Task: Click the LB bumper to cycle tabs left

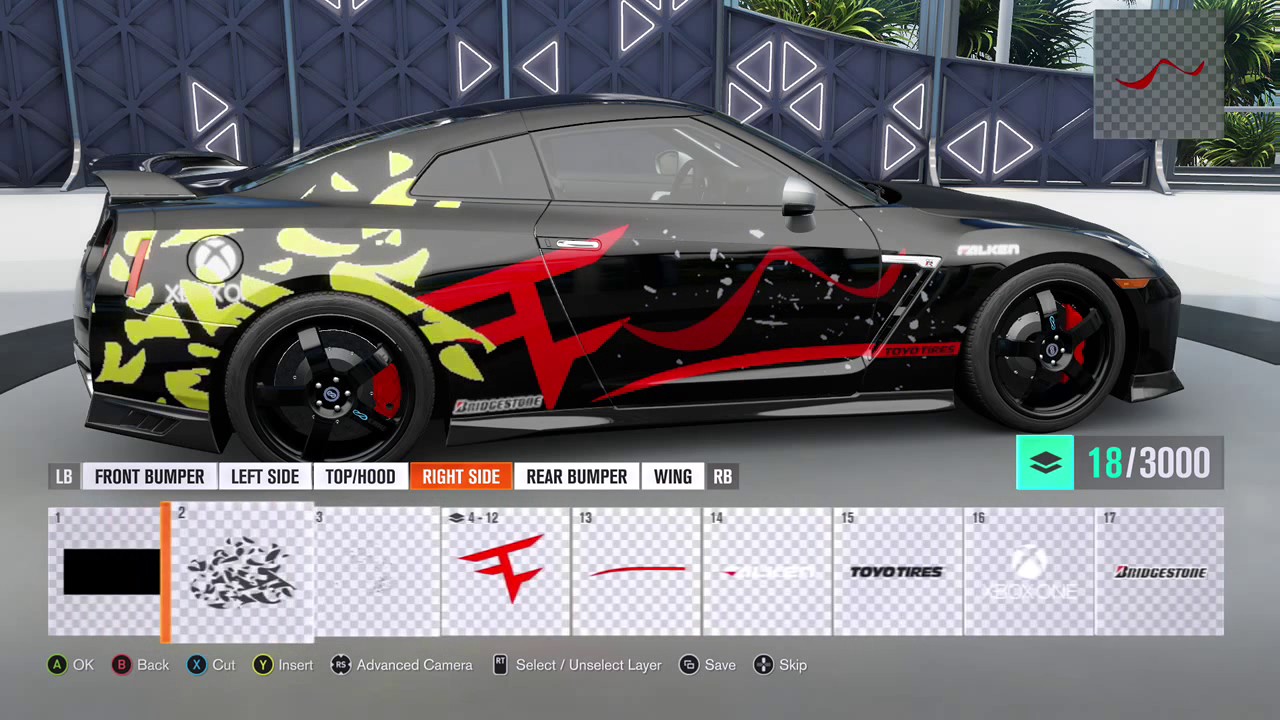Action: [x=63, y=476]
